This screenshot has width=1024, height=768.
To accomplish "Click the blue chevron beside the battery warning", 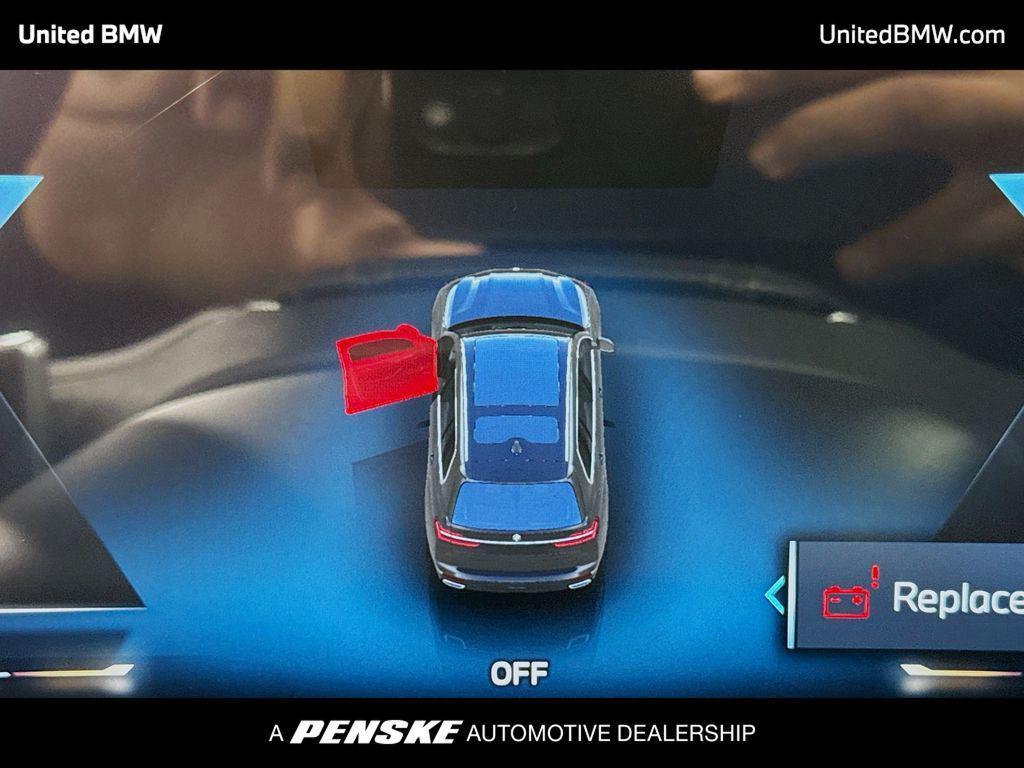I will pos(774,596).
